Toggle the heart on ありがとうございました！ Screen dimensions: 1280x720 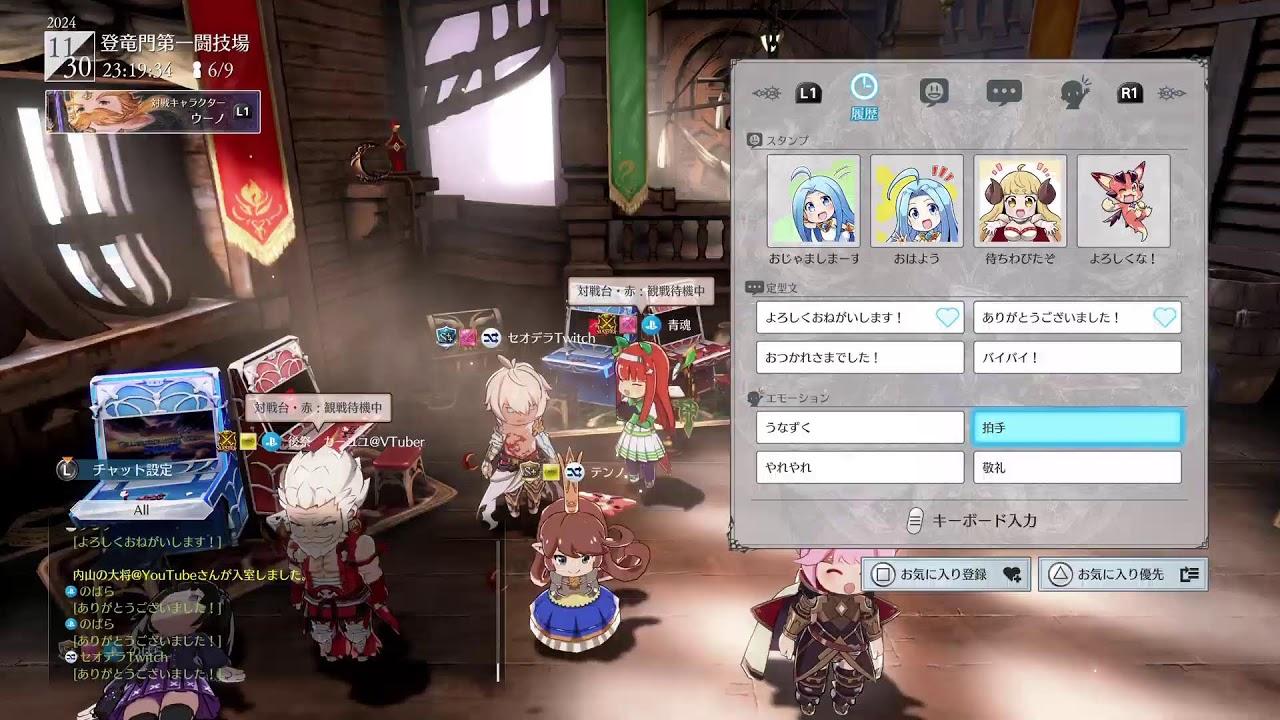point(1163,318)
